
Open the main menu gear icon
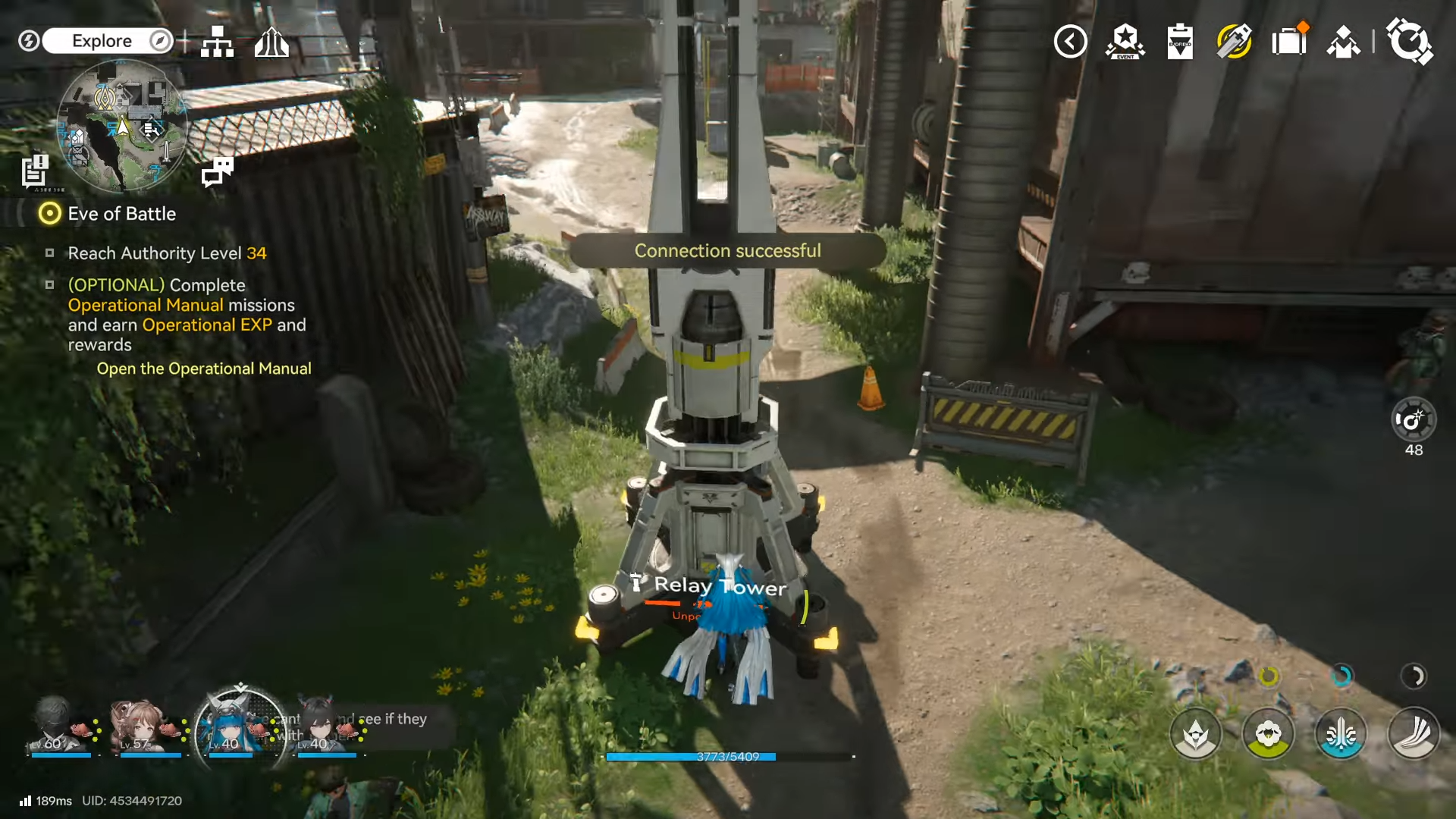pyautogui.click(x=1409, y=42)
